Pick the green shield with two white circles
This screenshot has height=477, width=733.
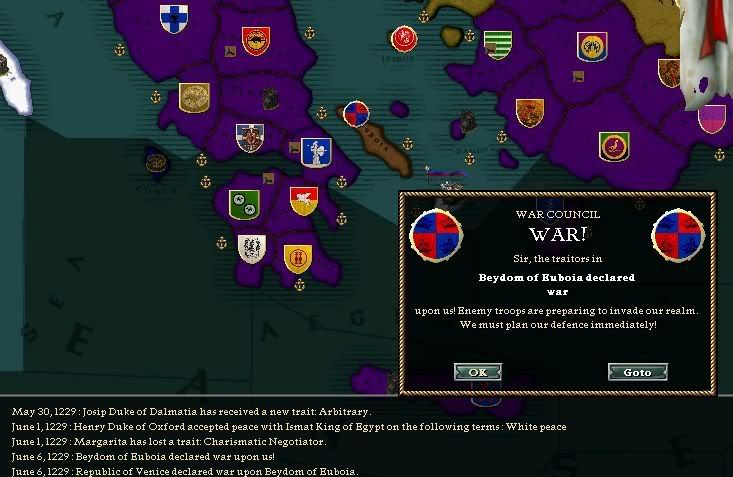[x=244, y=205]
